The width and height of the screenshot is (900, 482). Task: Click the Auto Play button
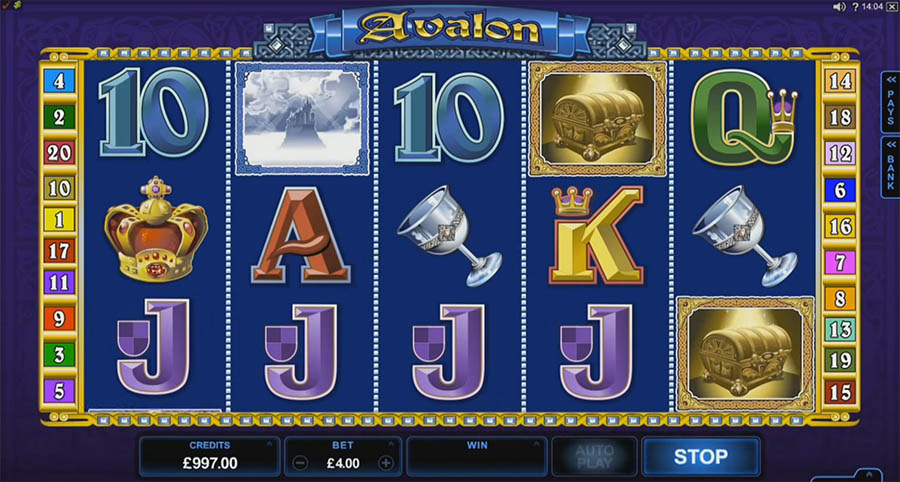tap(594, 456)
